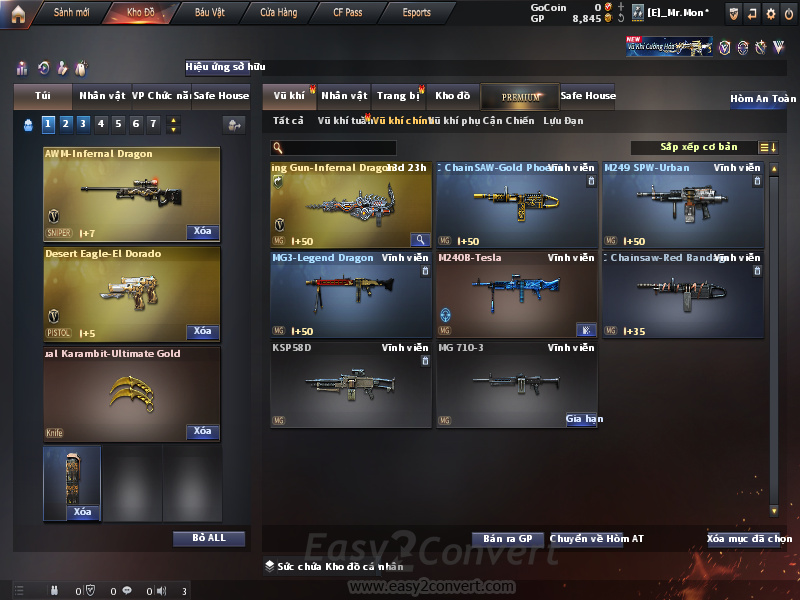Remove the AWM-Infernal Dragon with Xóa

tap(202, 232)
